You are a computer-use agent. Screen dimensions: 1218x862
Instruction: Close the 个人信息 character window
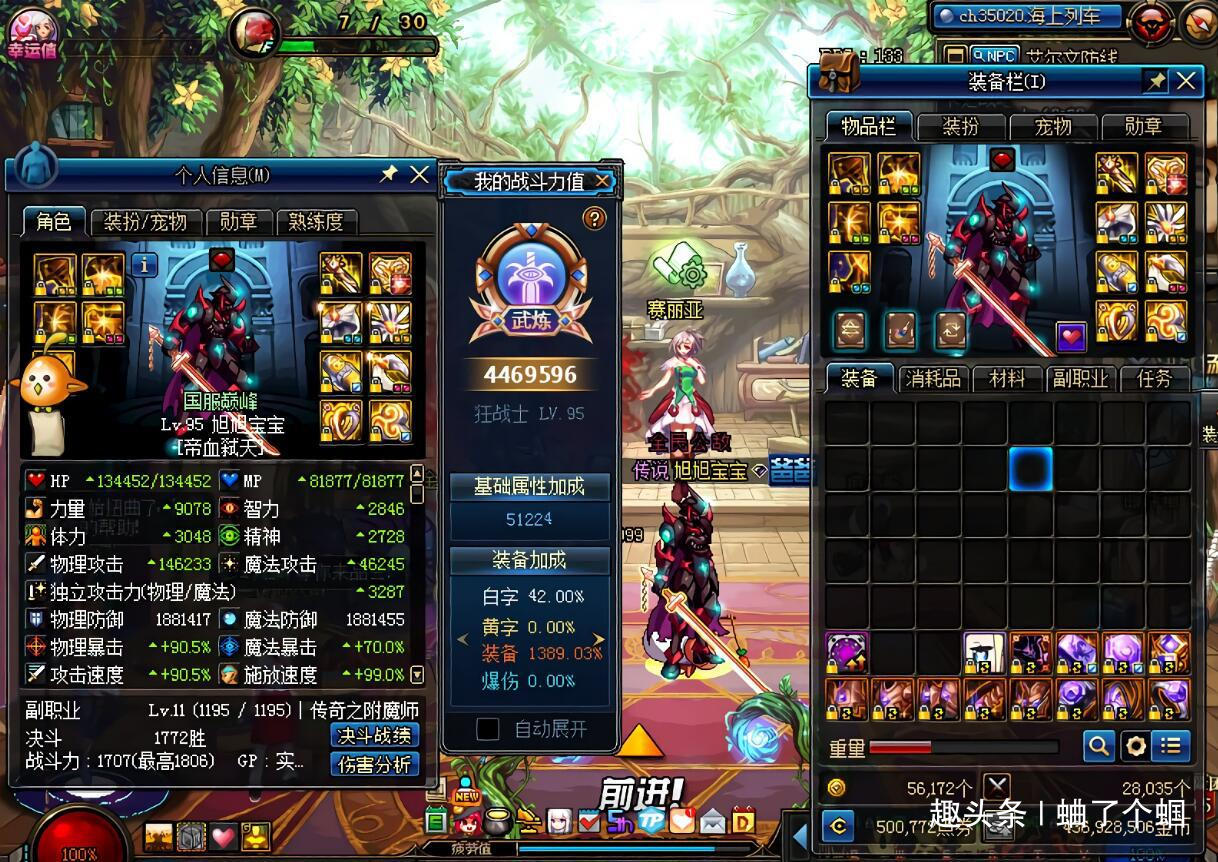point(420,175)
